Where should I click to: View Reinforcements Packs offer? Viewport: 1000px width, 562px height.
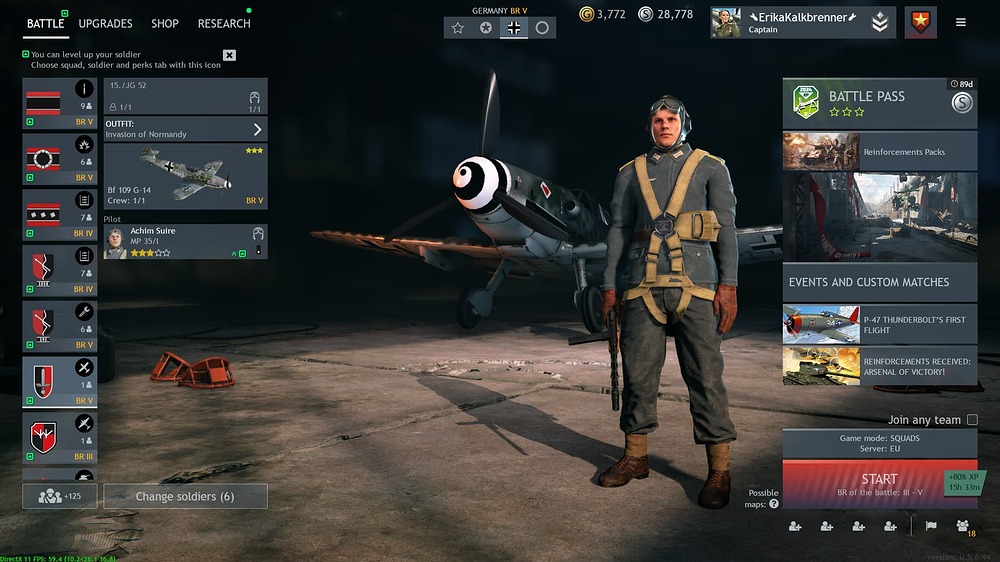coord(879,152)
